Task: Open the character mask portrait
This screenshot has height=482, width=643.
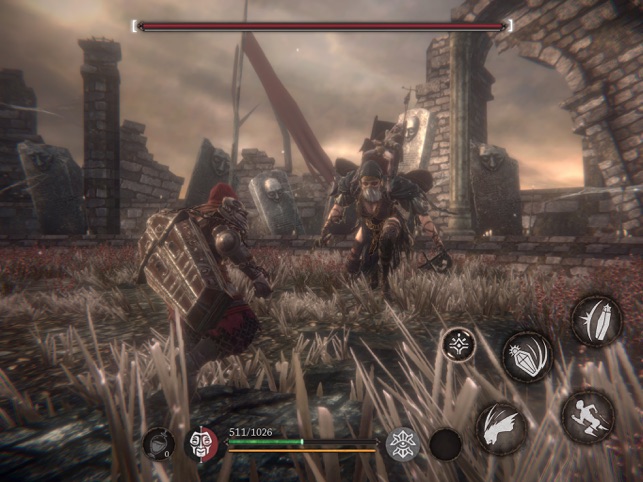Action: [x=202, y=443]
